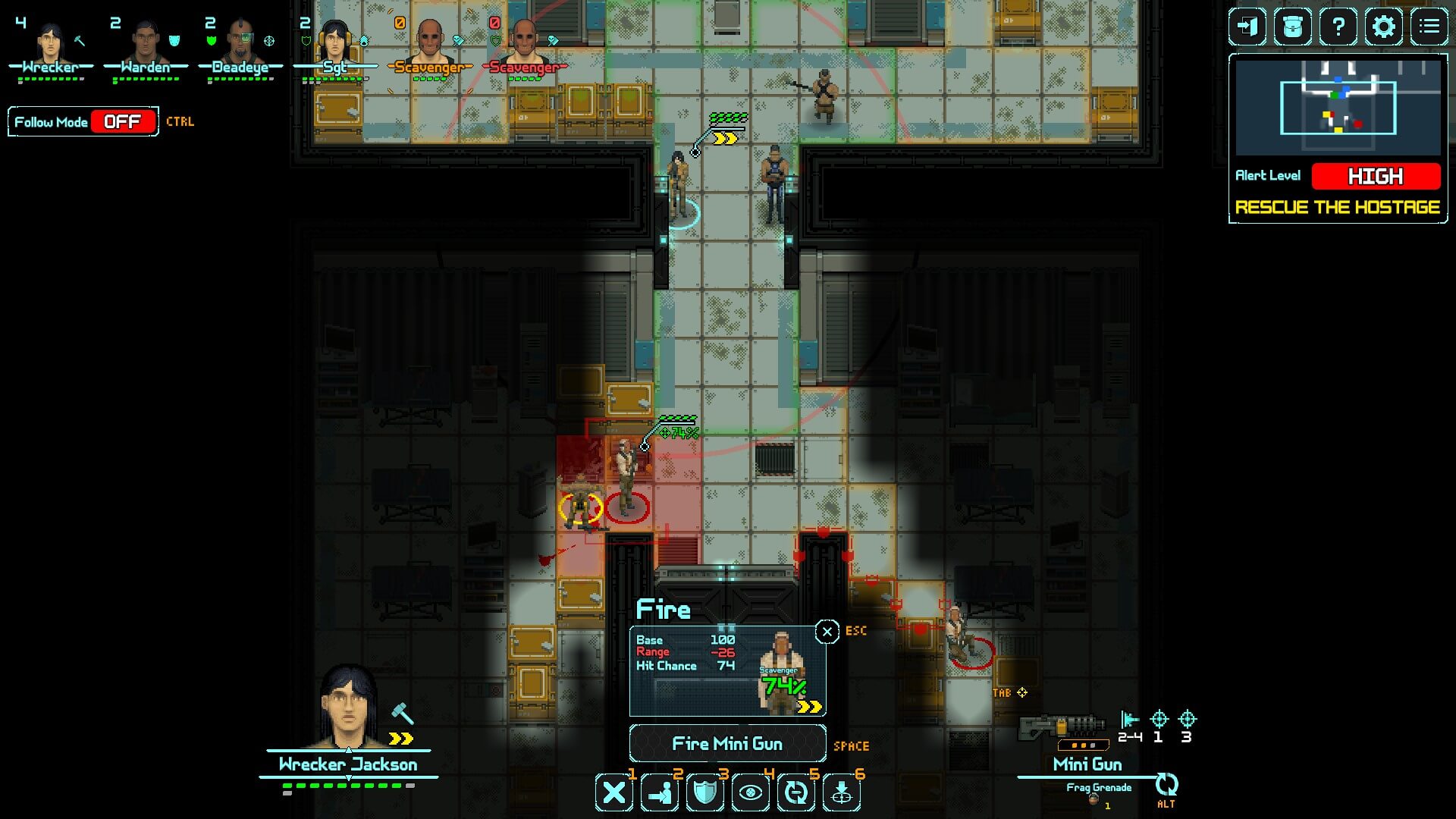Confirm the Fire Mini Gun action
Image resolution: width=1456 pixels, height=819 pixels.
(x=726, y=744)
